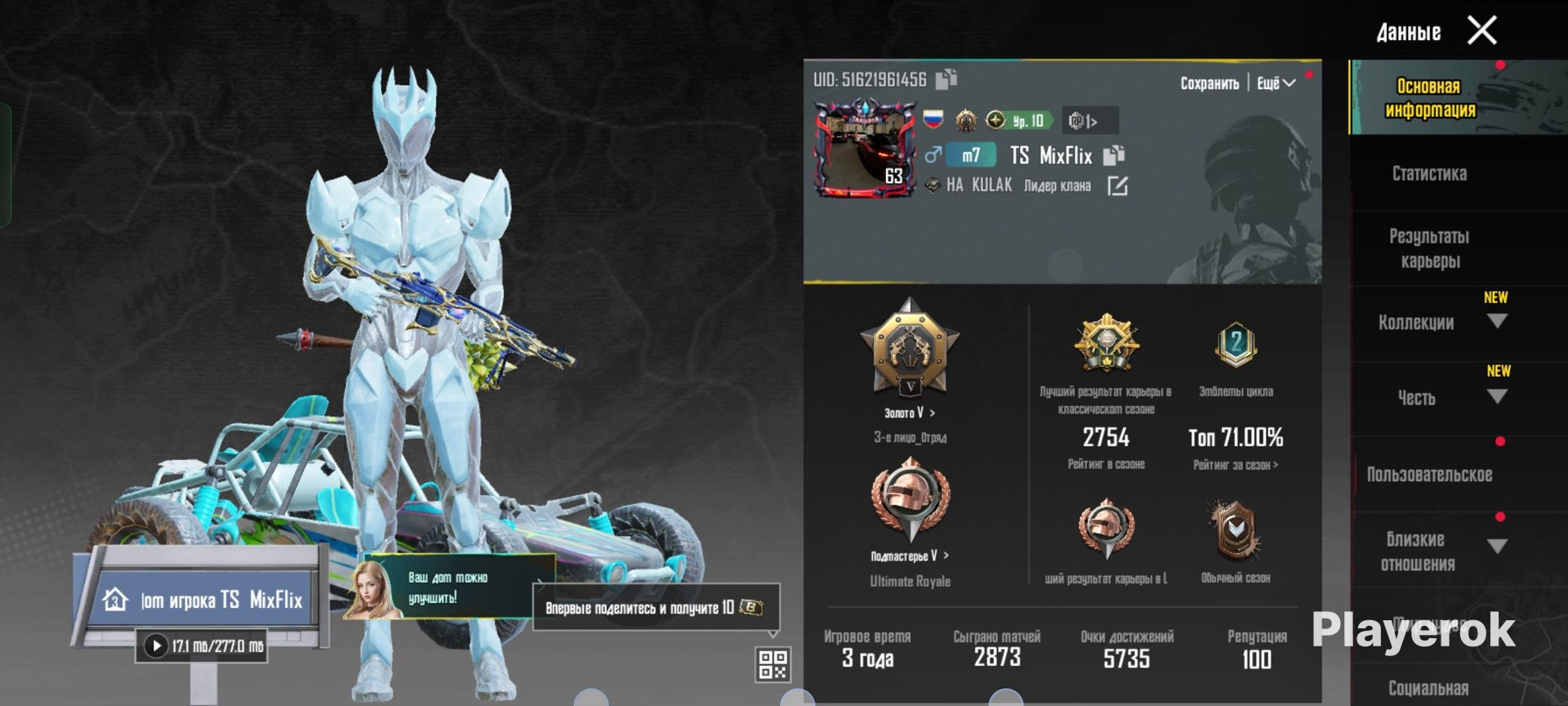
Task: Copy the TS MixFlix nickname
Action: point(1114,155)
